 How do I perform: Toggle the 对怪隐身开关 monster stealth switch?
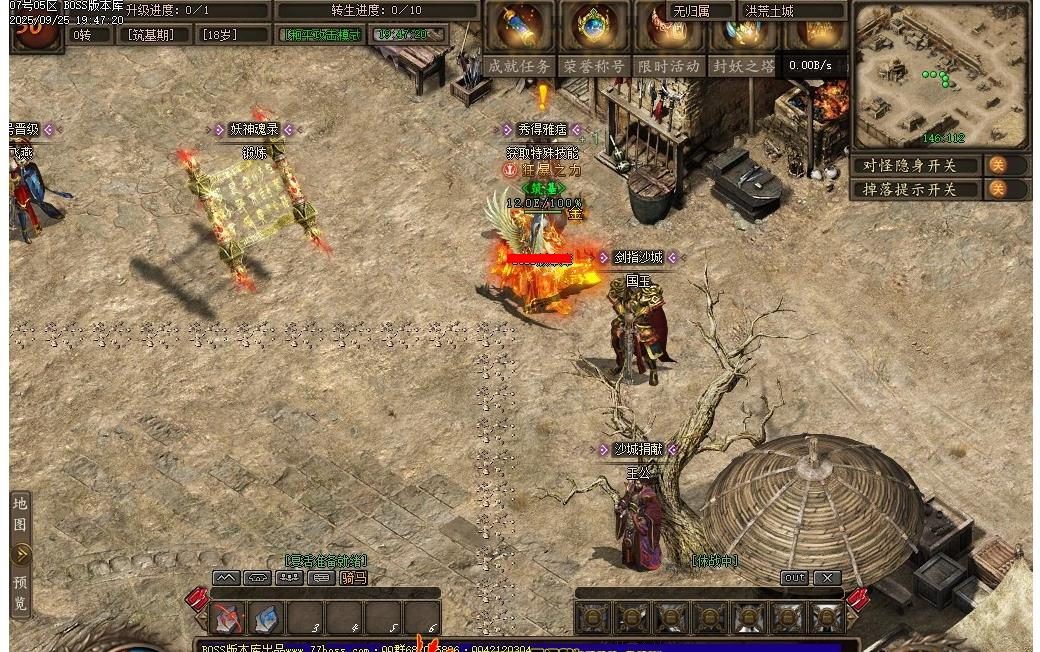click(x=997, y=165)
